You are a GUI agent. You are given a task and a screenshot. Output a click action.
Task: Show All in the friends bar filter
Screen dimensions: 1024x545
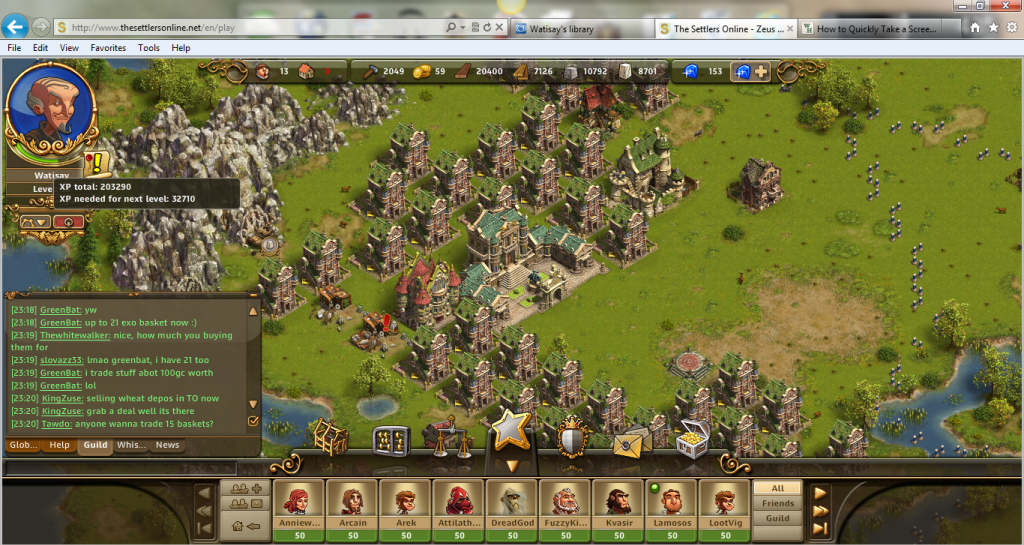pos(778,488)
